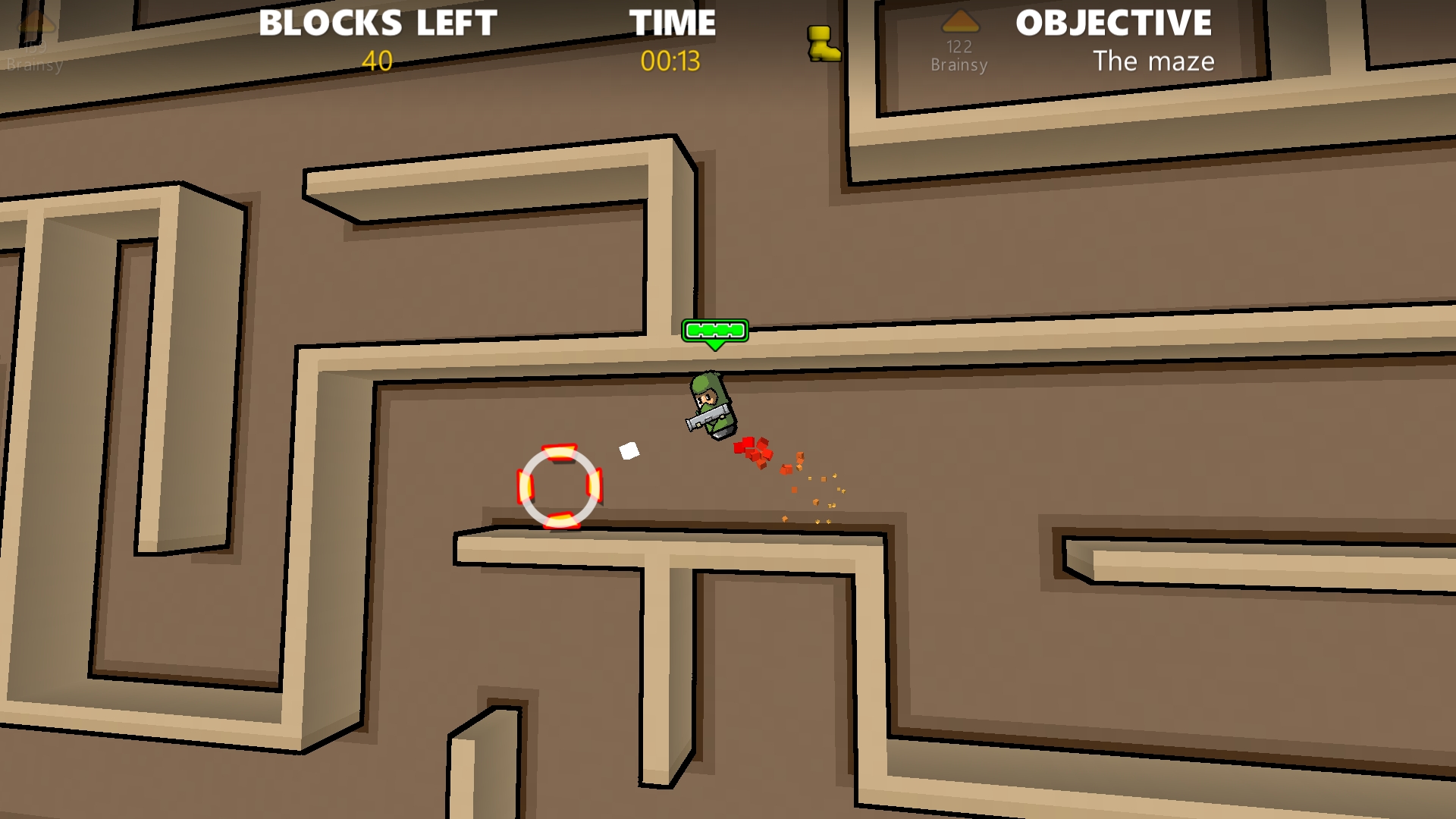Click the TIME heading
This screenshot has height=819, width=1456.
coord(672,24)
